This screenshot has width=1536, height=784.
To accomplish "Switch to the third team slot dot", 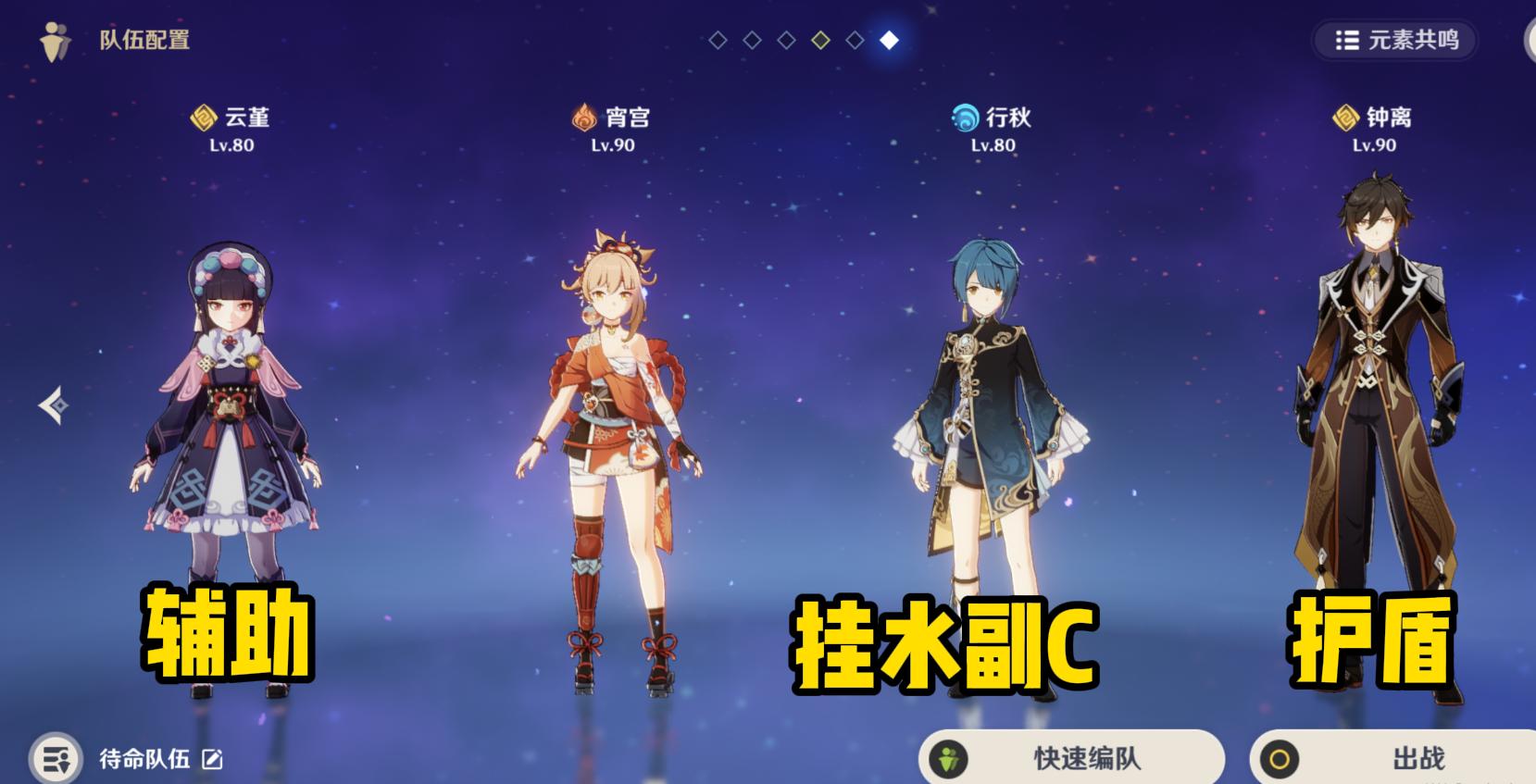I will pyautogui.click(x=786, y=40).
